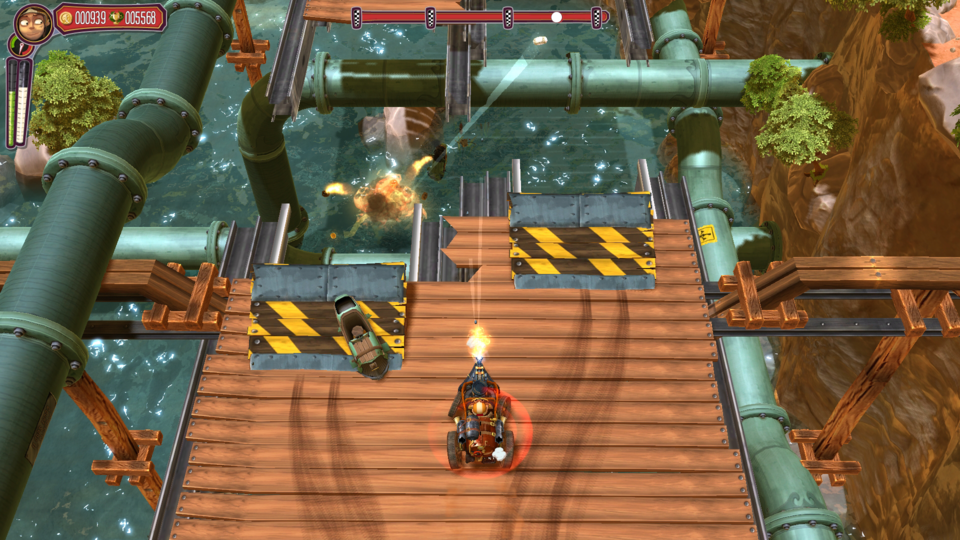Select the final checkered flag on the progress bar
This screenshot has width=960, height=540.
tap(597, 17)
